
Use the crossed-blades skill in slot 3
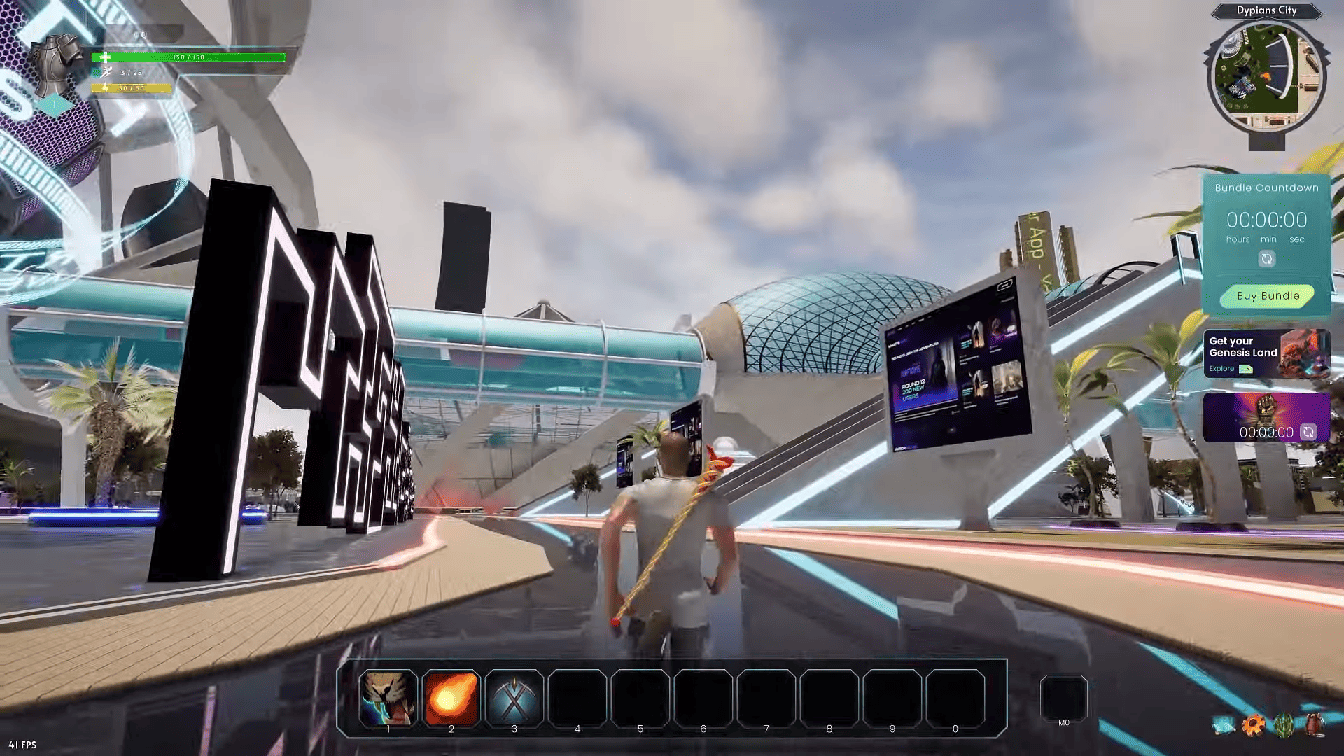tap(514, 697)
